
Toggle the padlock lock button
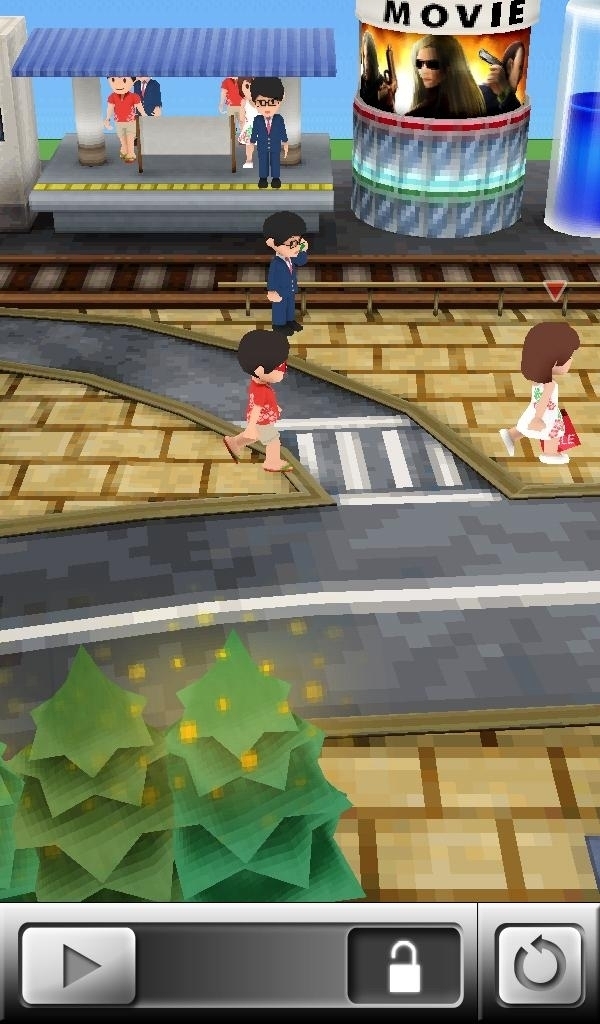point(404,965)
